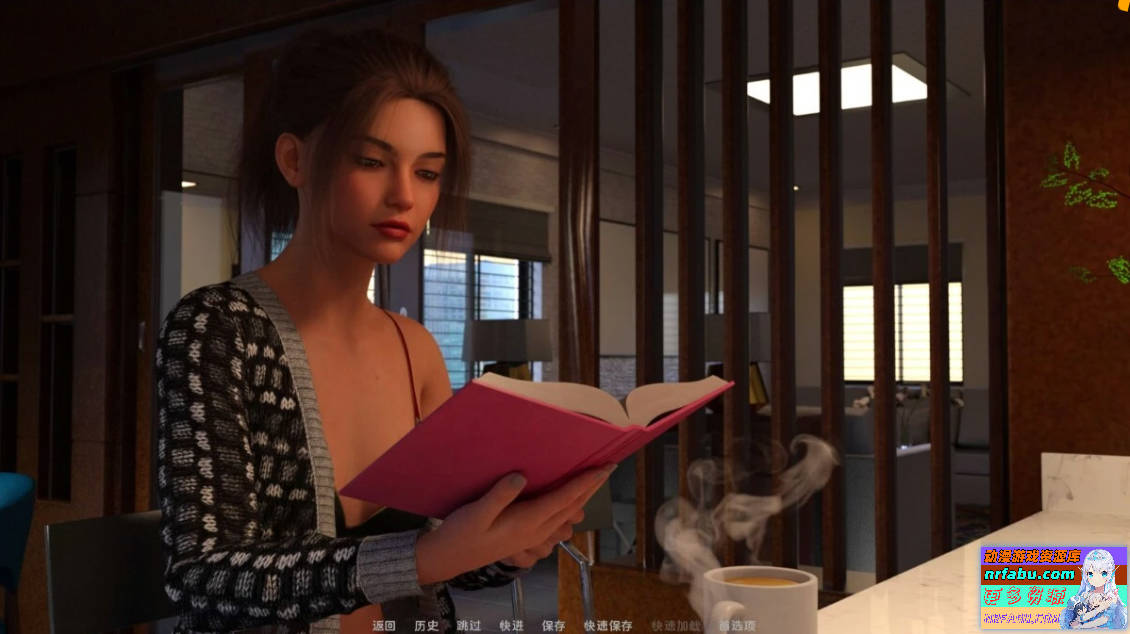Select the greyed 快速加载 (Quick Load) option
1130x634 pixels.
(x=676, y=626)
